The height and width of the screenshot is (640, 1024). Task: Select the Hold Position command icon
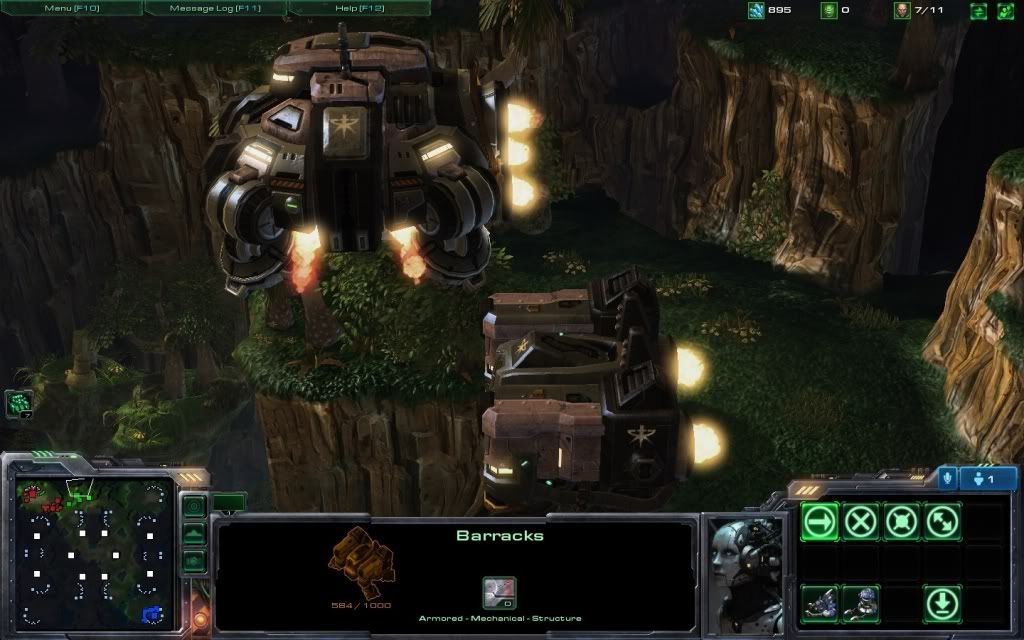click(x=902, y=521)
